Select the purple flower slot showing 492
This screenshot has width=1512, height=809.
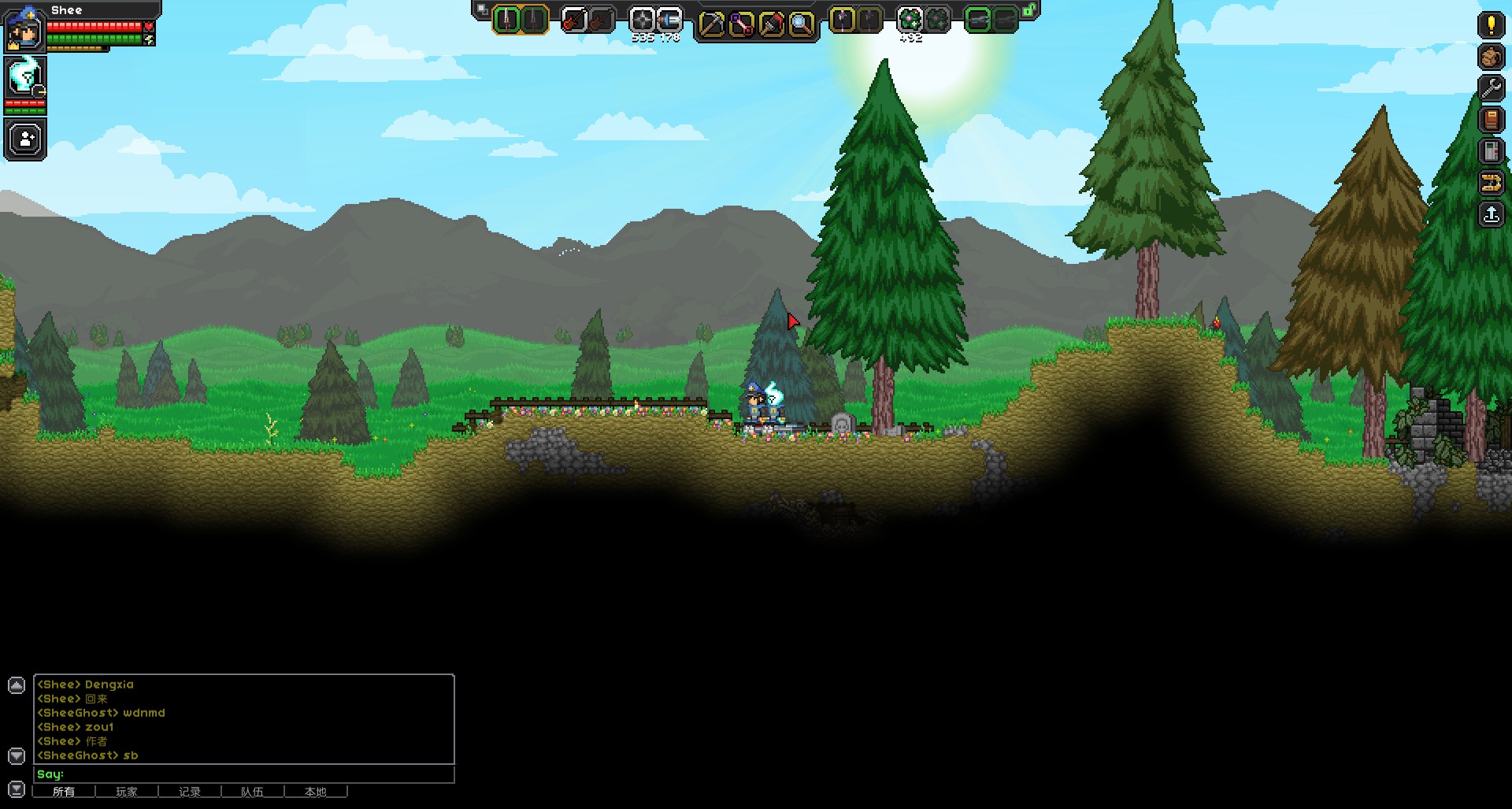pyautogui.click(x=910, y=20)
